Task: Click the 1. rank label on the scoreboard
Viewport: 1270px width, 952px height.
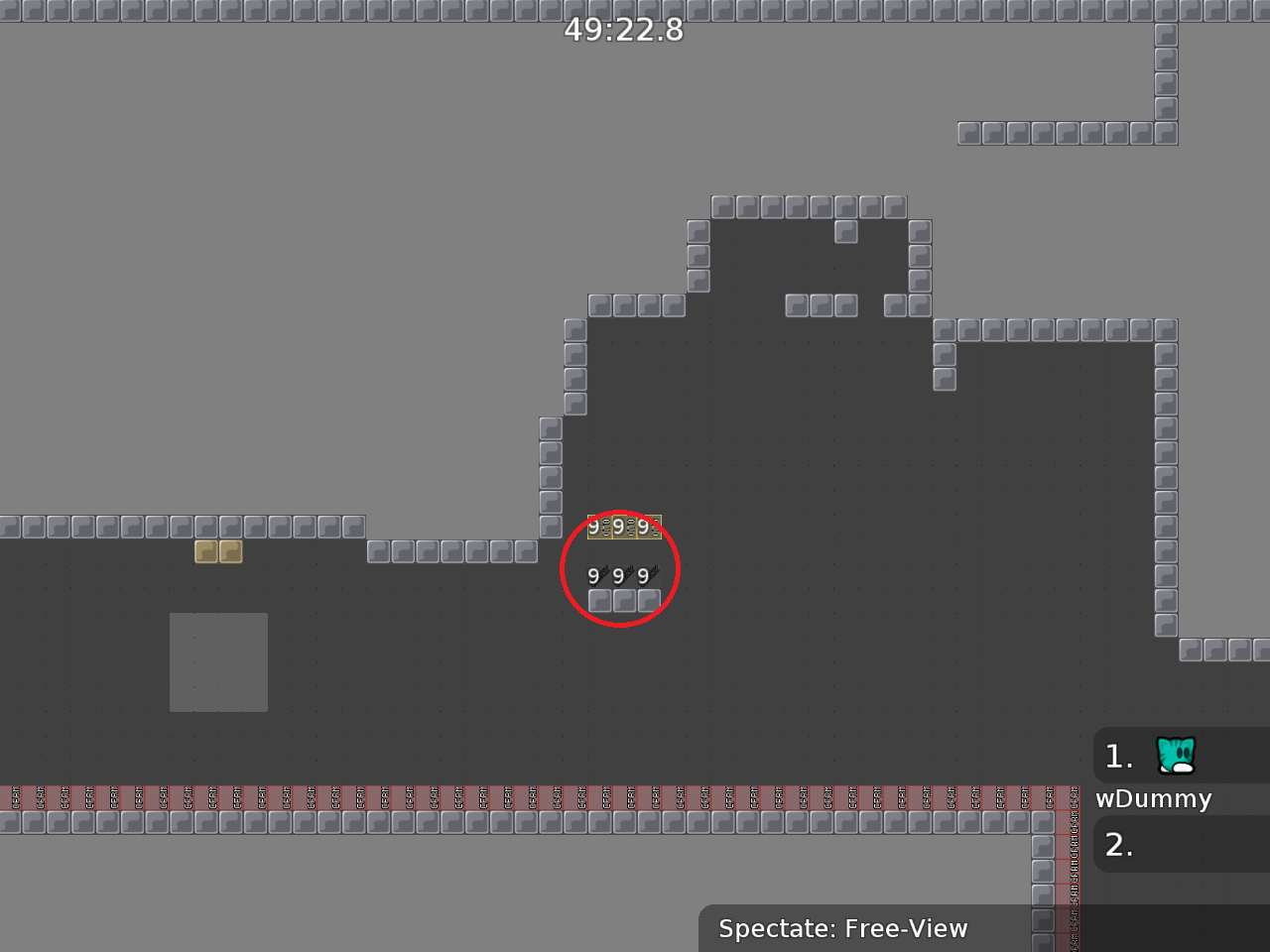Action: point(1117,756)
